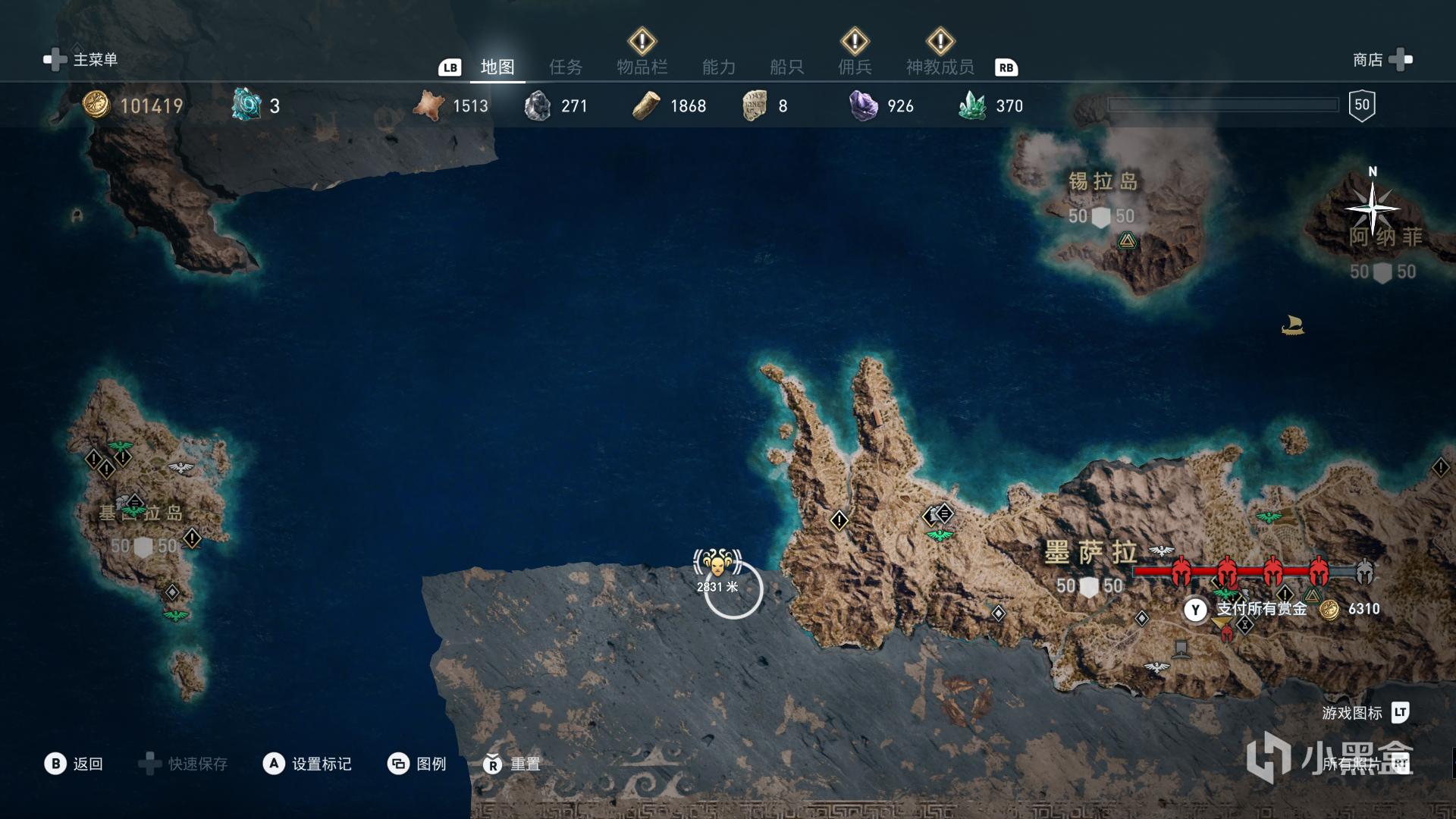Open the 物品栏 (Inventory) tab
Screen dimensions: 1456x819
coord(642,67)
